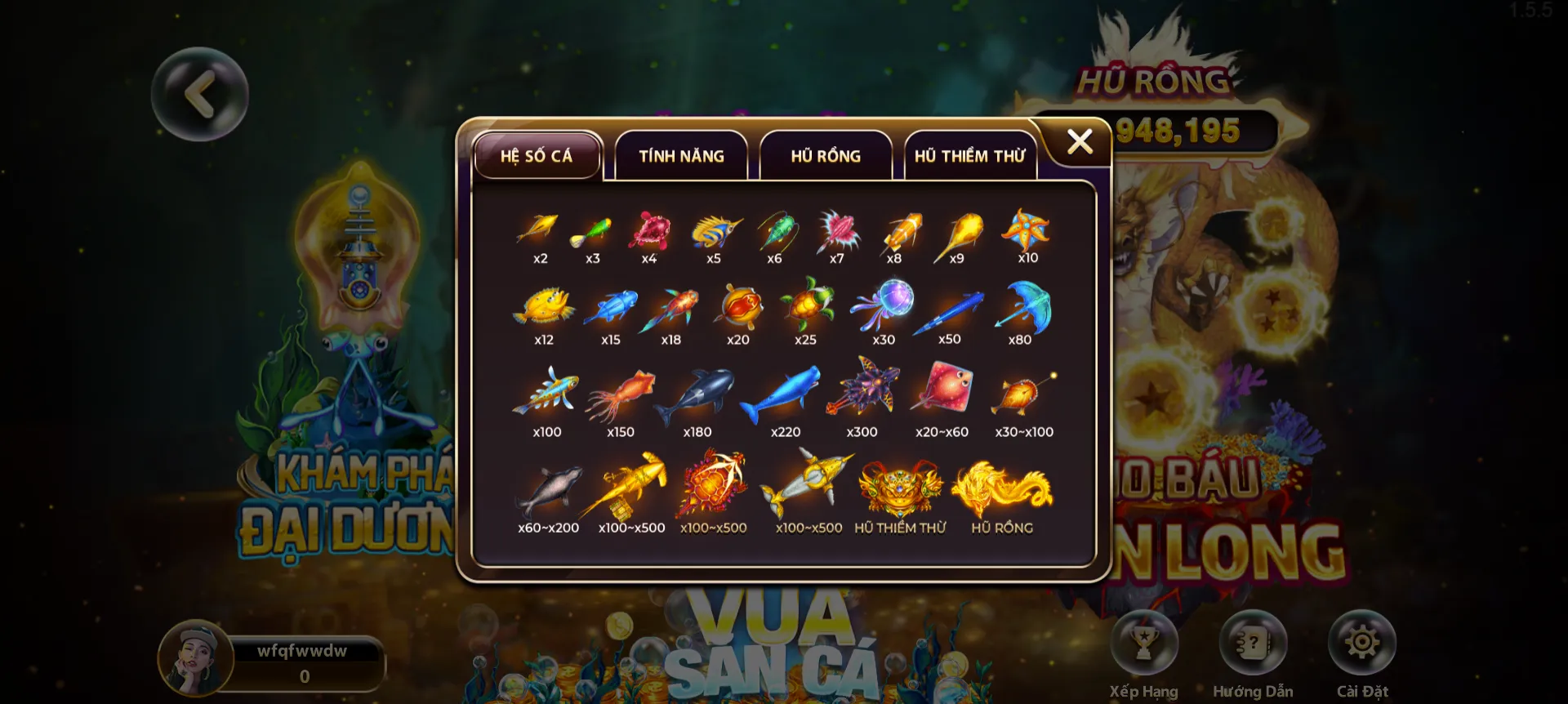Open Cài Đặt settings gear

[x=1361, y=643]
